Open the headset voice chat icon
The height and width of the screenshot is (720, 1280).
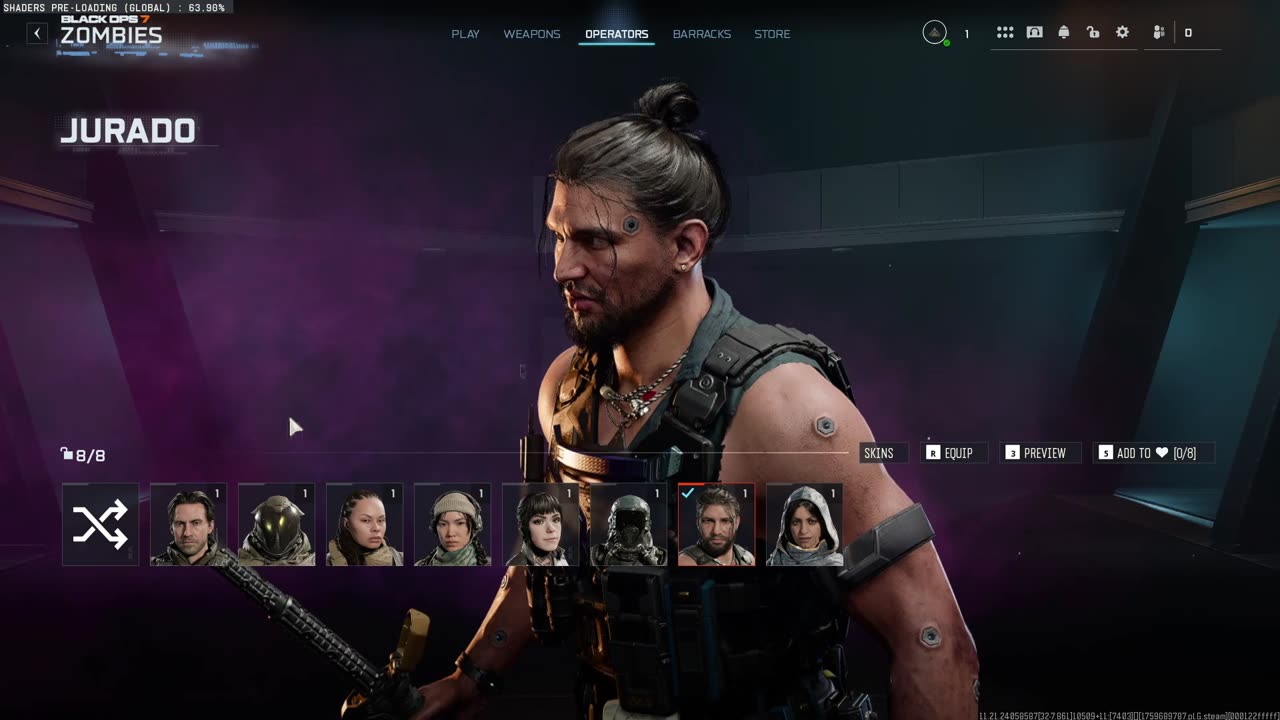1034,33
